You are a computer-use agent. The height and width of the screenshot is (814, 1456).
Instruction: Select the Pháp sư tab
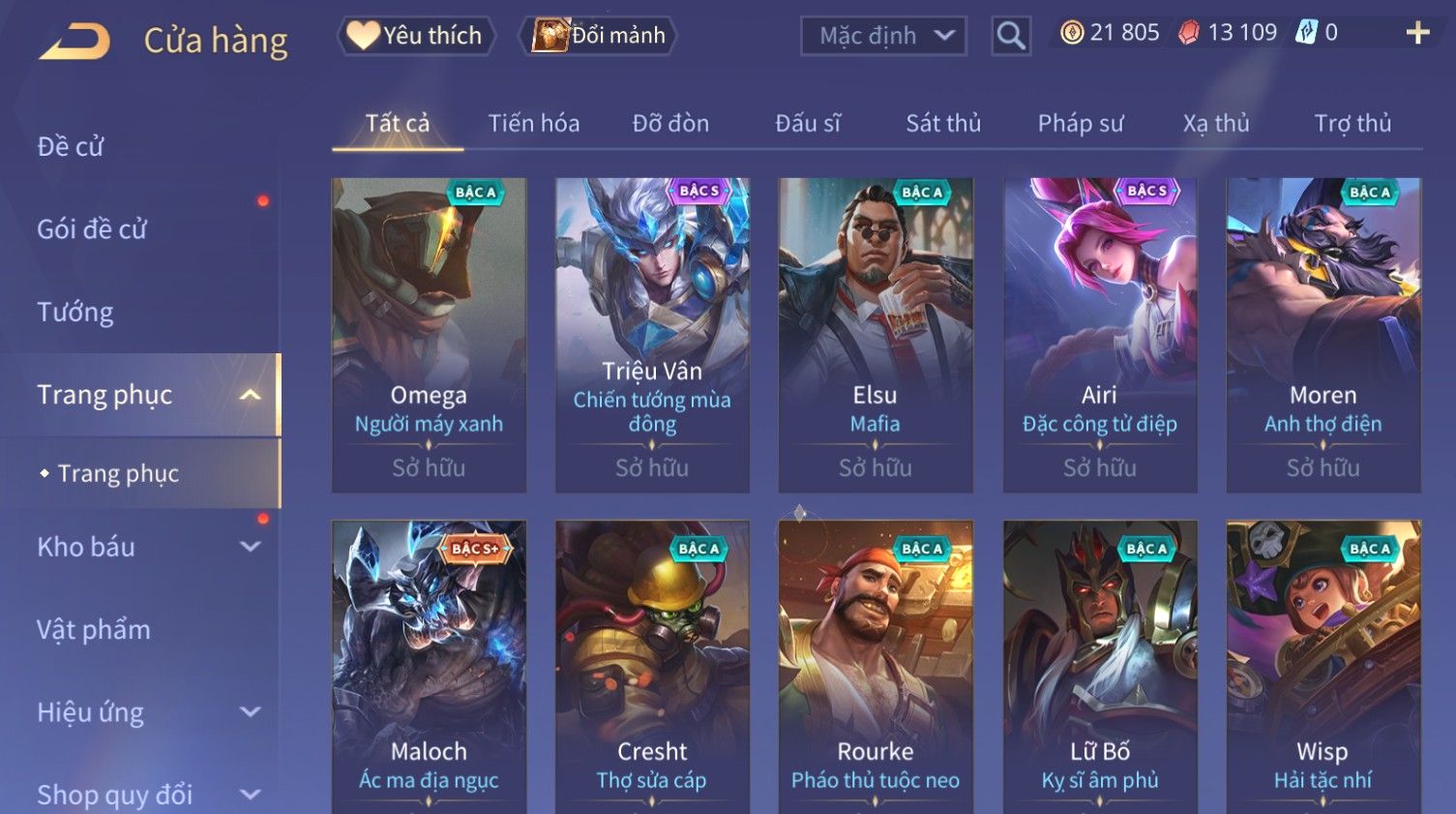click(x=1081, y=123)
